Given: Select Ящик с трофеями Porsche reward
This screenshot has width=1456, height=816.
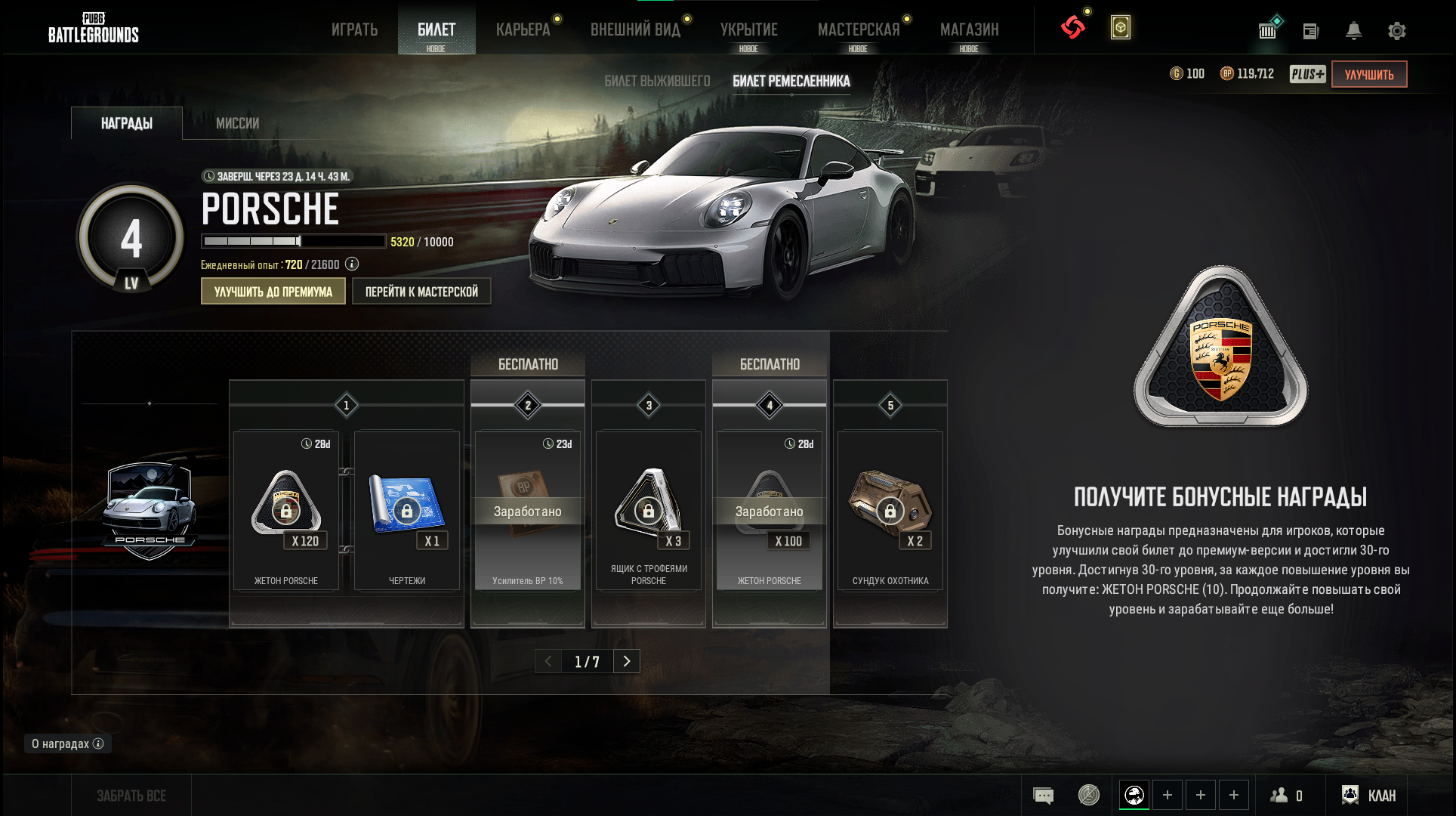Looking at the screenshot, I should [649, 510].
